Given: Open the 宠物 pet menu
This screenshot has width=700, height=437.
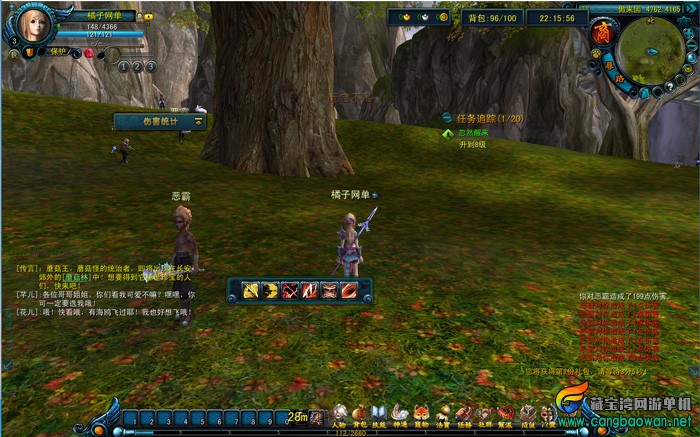Looking at the screenshot, I should coord(421,414).
